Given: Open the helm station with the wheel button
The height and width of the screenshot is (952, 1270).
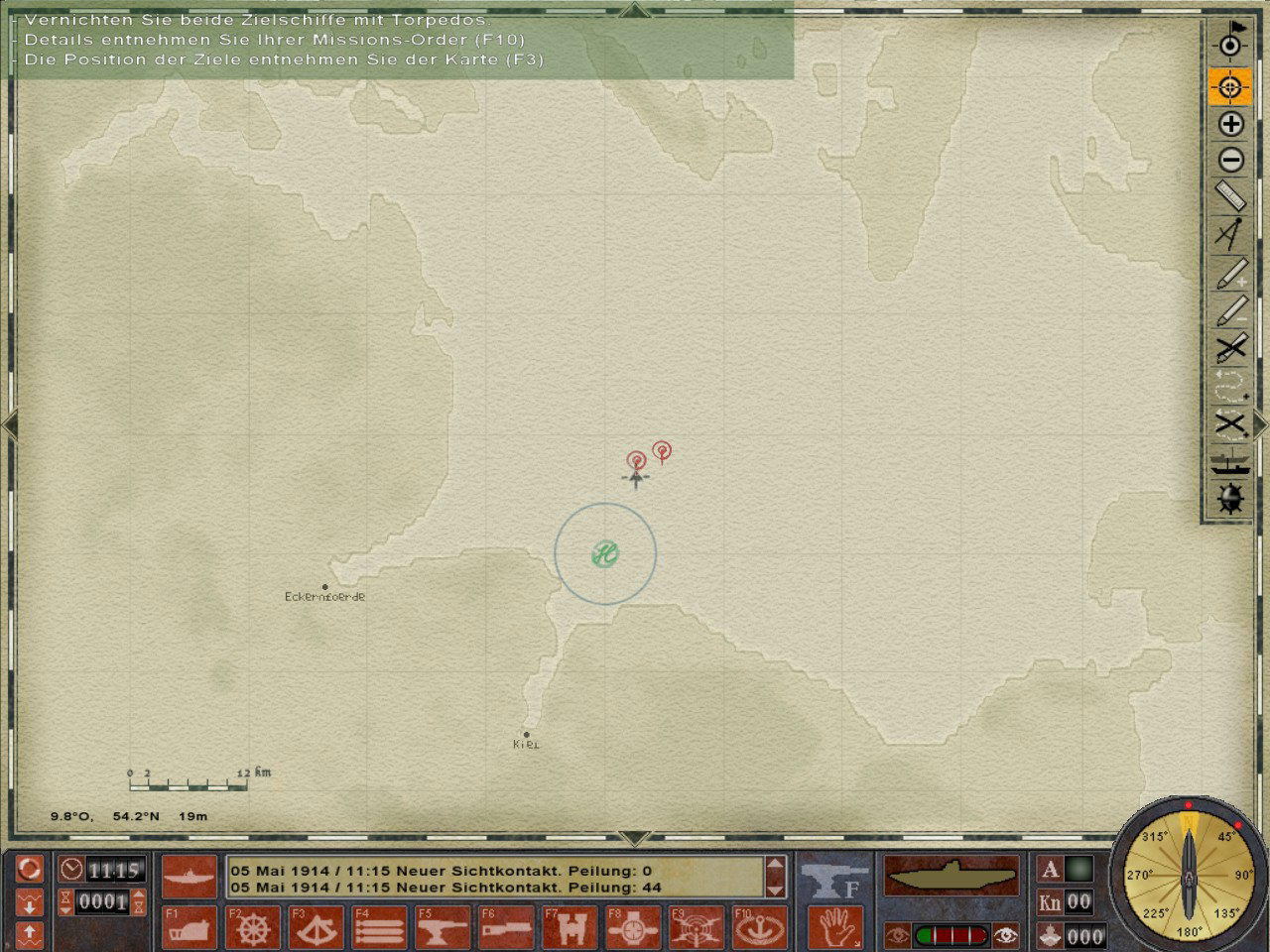Looking at the screenshot, I should pyautogui.click(x=253, y=929).
